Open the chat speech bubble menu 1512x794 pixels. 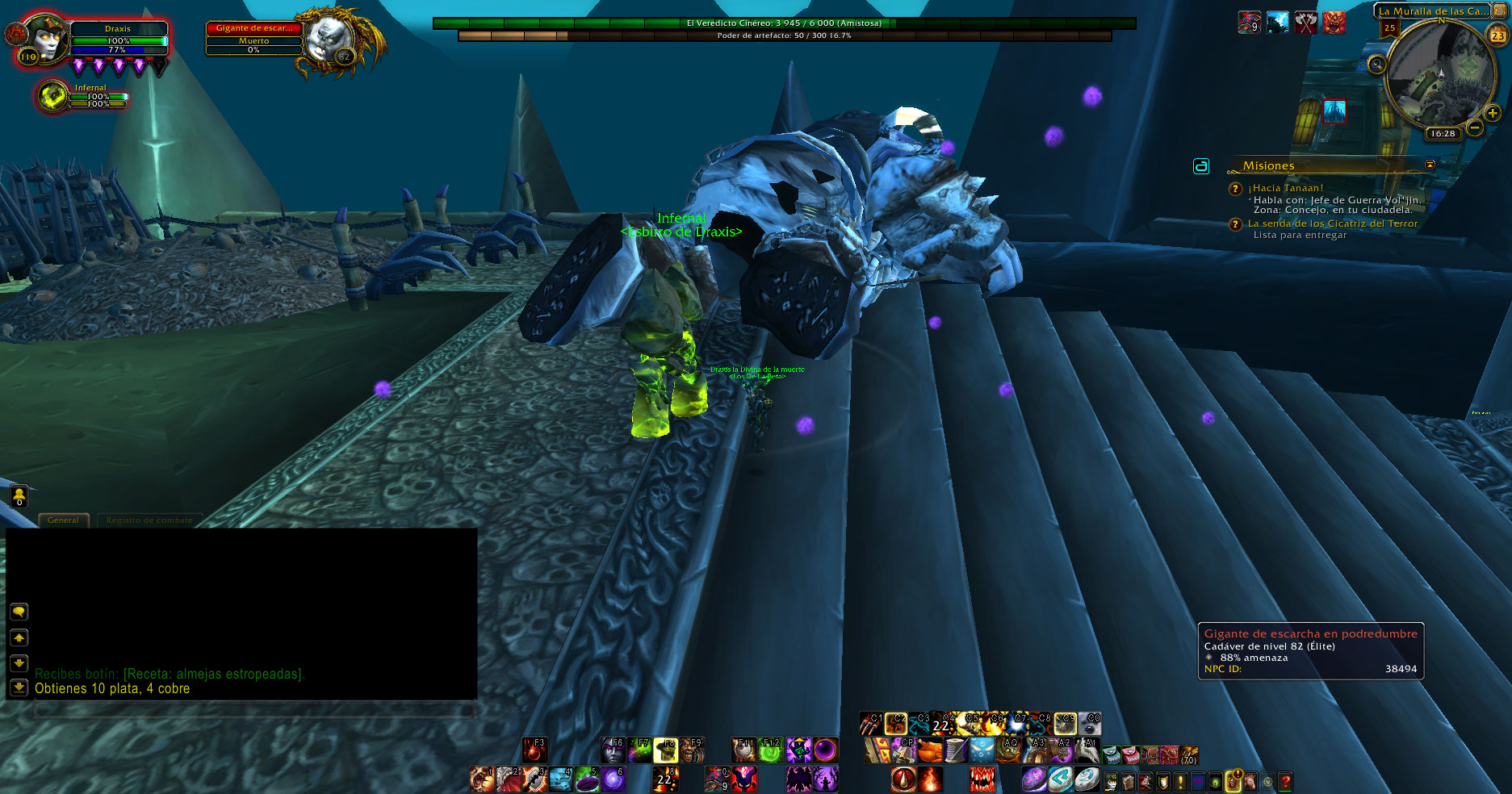click(x=19, y=612)
